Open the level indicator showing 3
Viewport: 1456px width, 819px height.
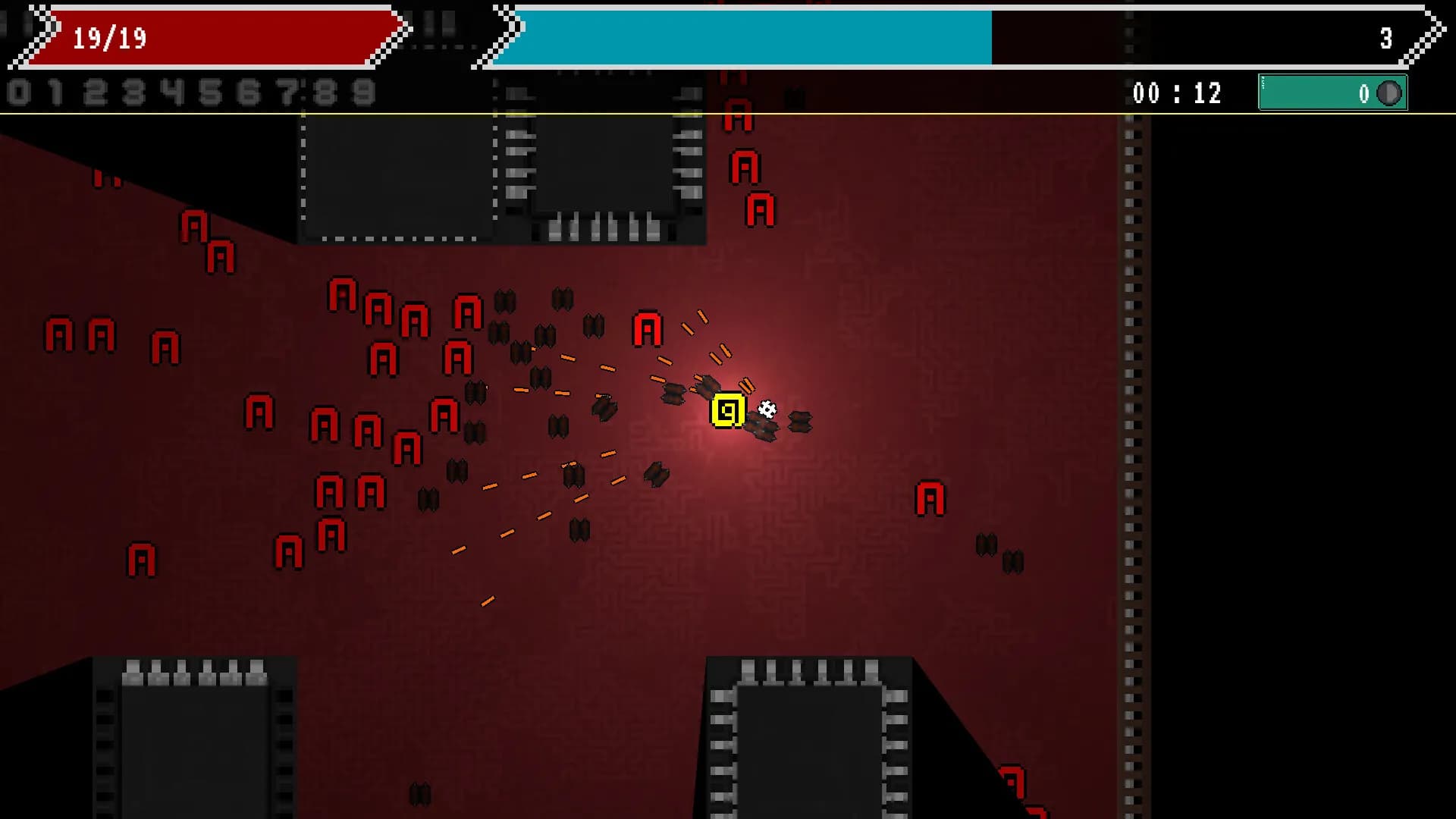(x=1385, y=39)
